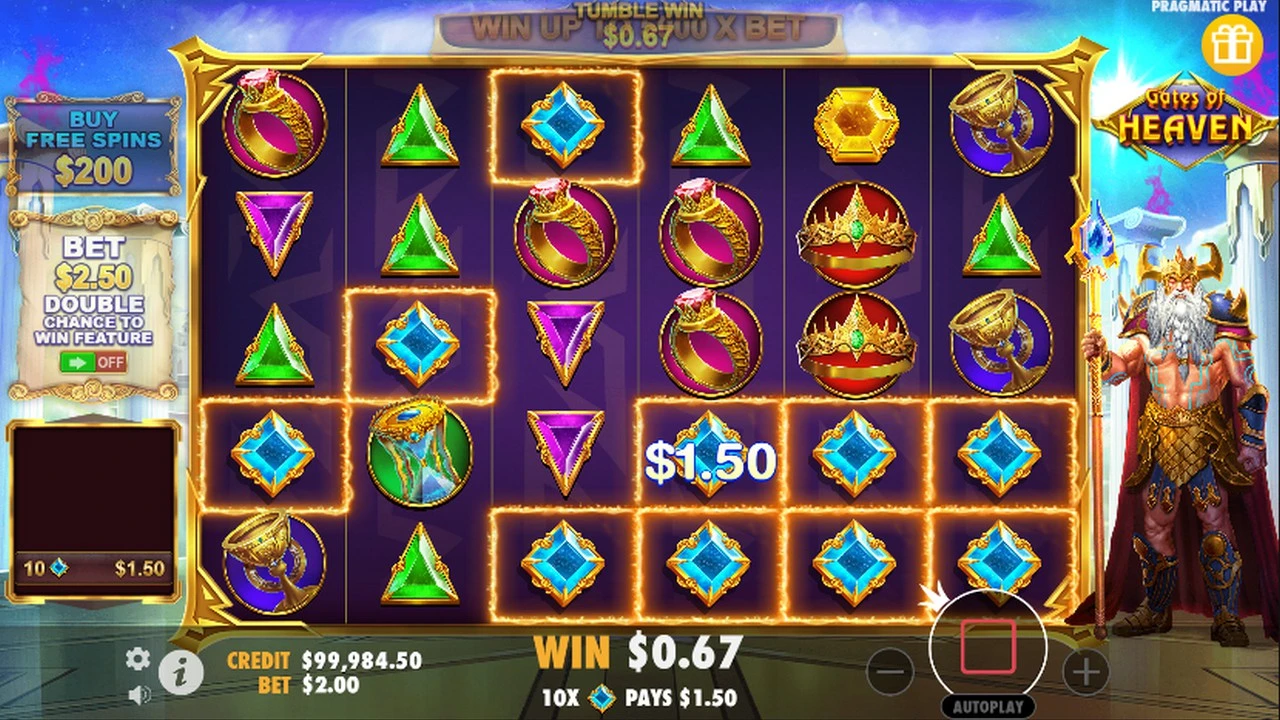Viewport: 1280px width, 720px height.
Task: Stop the spin with the red square icon
Action: 989,645
